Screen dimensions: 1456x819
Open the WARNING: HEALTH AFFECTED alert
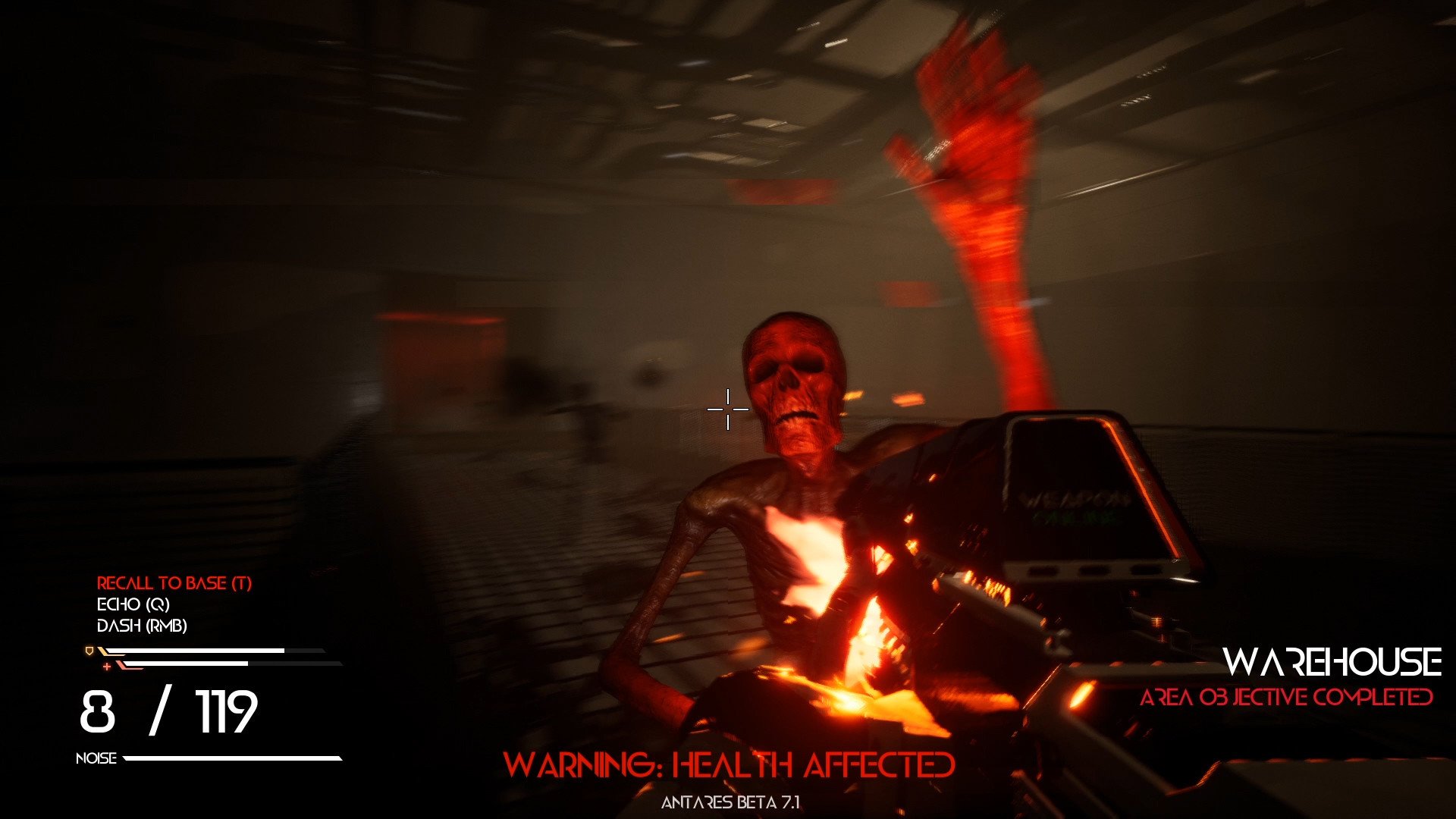pyautogui.click(x=730, y=766)
